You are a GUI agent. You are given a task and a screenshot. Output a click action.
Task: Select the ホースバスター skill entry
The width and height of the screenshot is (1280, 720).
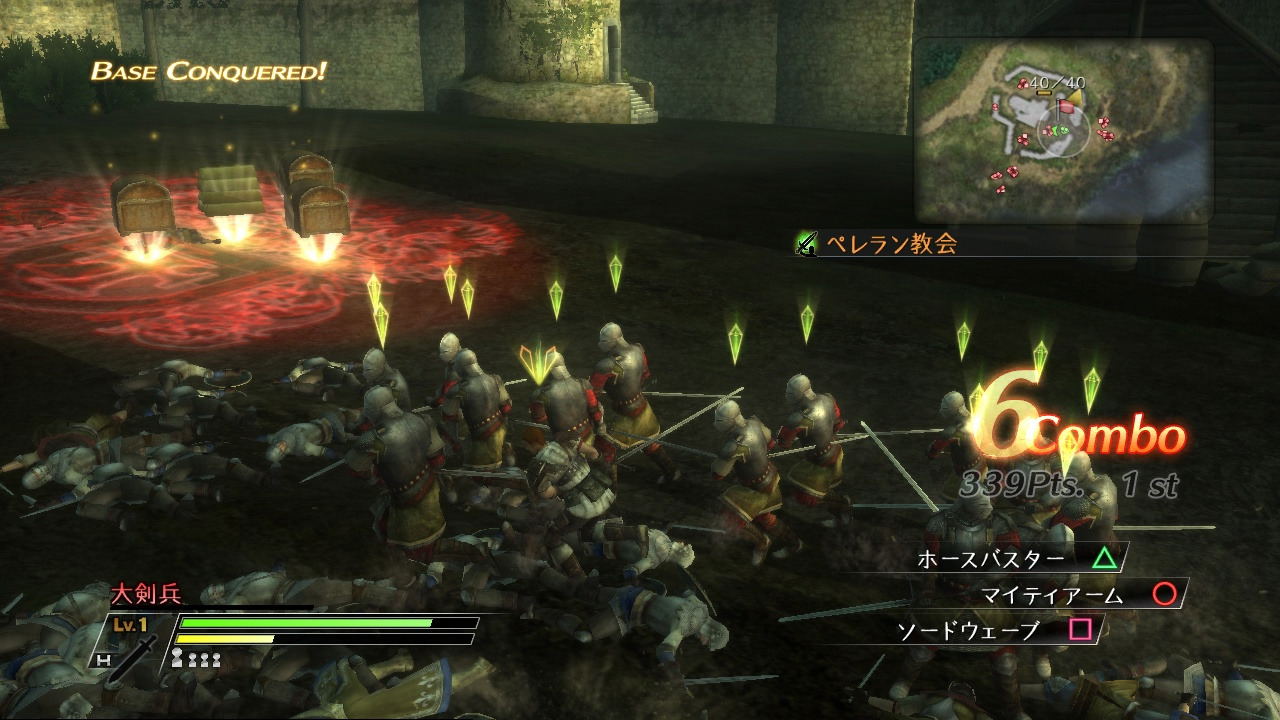tap(1018, 558)
